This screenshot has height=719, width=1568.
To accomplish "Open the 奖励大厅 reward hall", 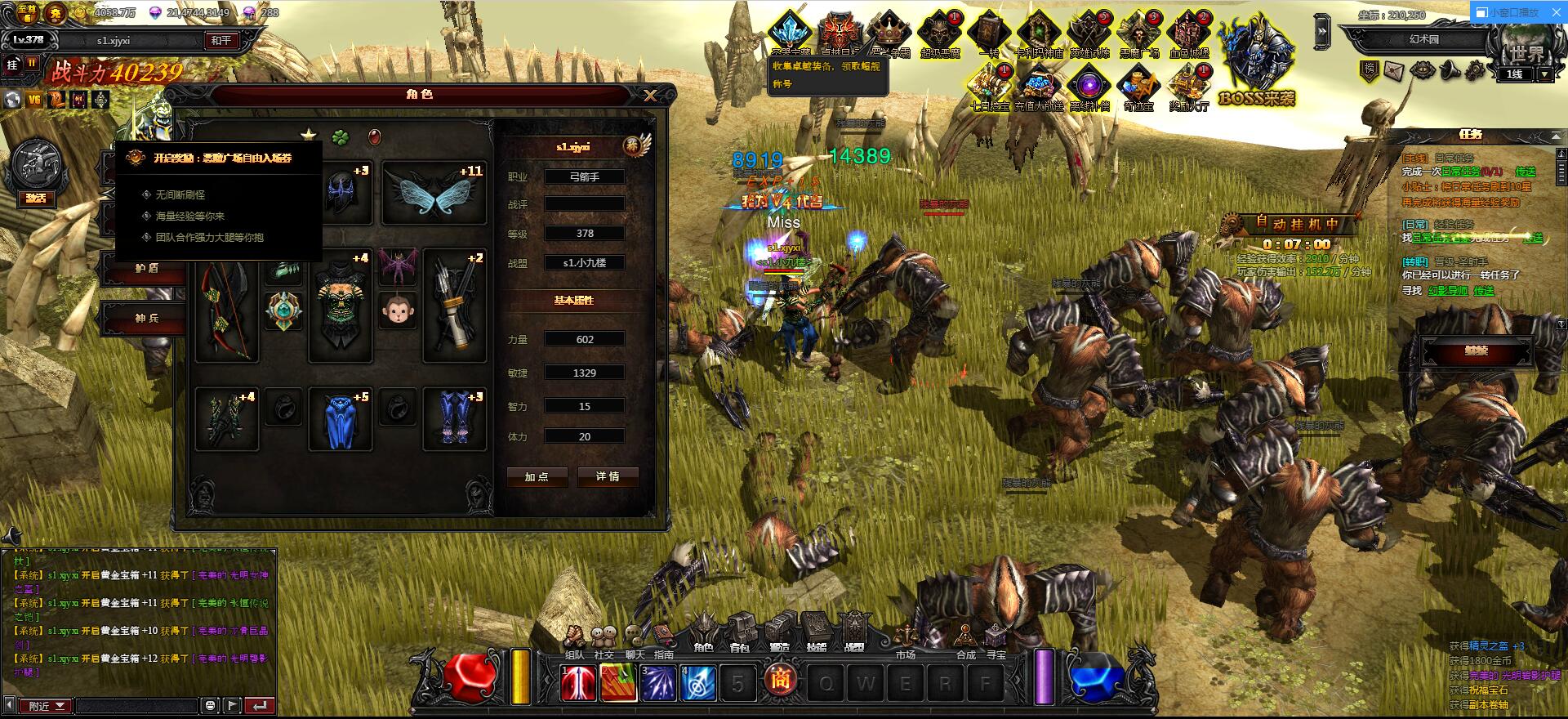I will tap(1188, 87).
